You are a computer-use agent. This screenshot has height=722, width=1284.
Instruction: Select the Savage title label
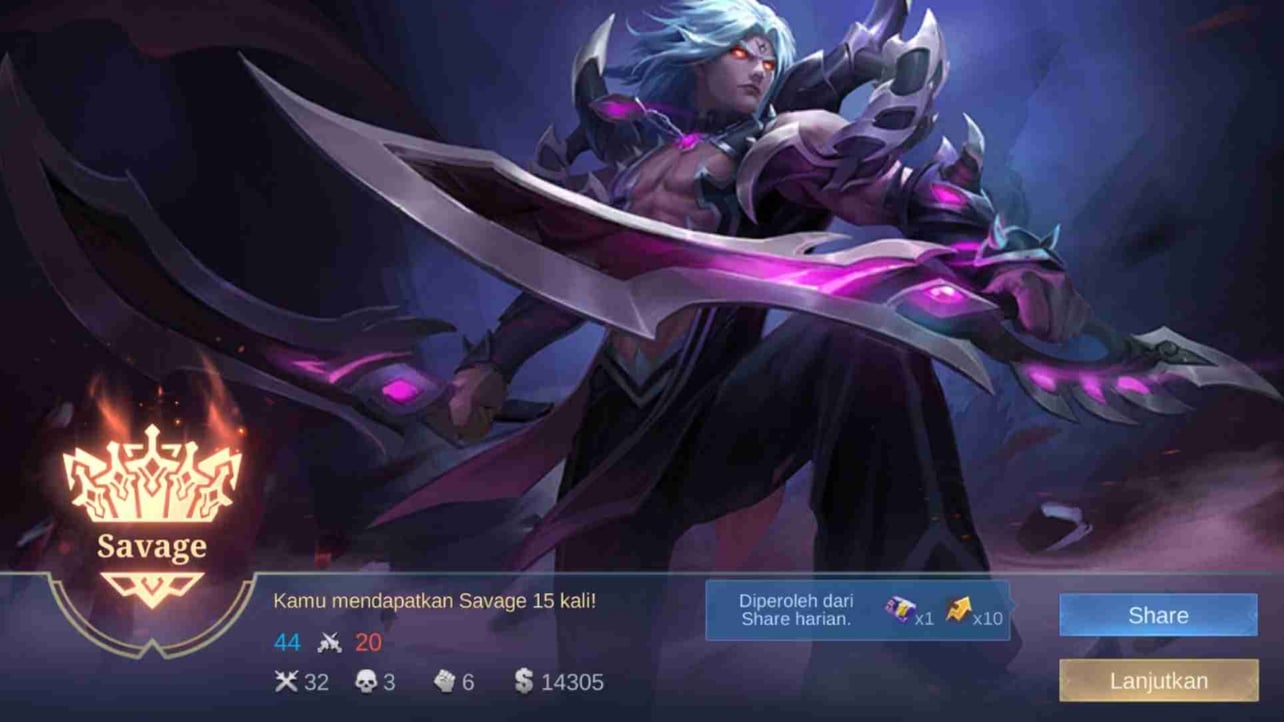[150, 548]
